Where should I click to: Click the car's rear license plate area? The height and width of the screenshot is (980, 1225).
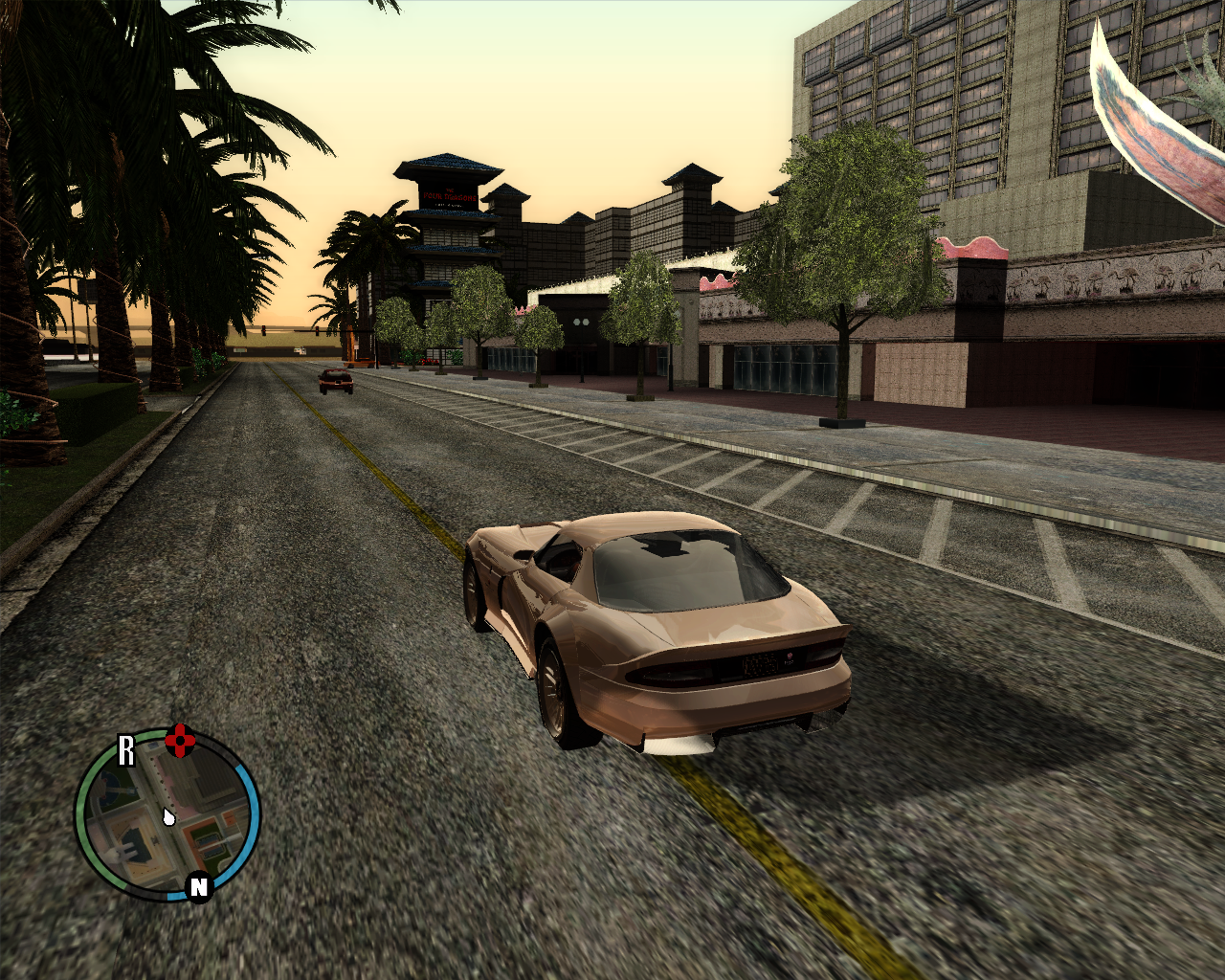[x=761, y=661]
